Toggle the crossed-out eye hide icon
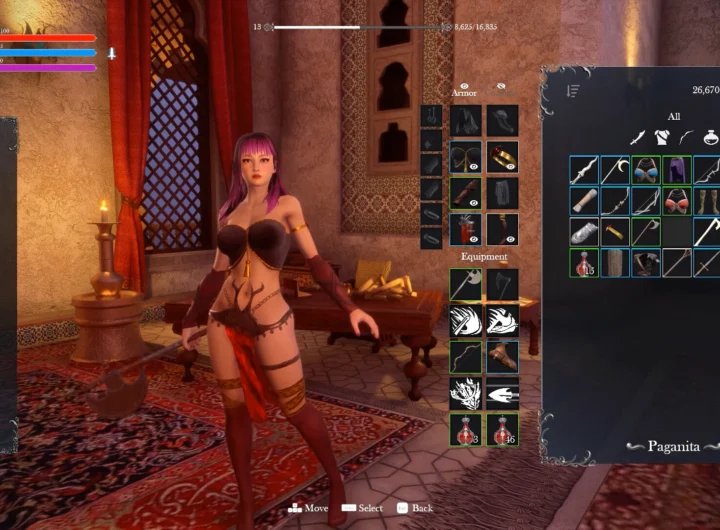Image resolution: width=720 pixels, height=530 pixels. click(x=501, y=87)
